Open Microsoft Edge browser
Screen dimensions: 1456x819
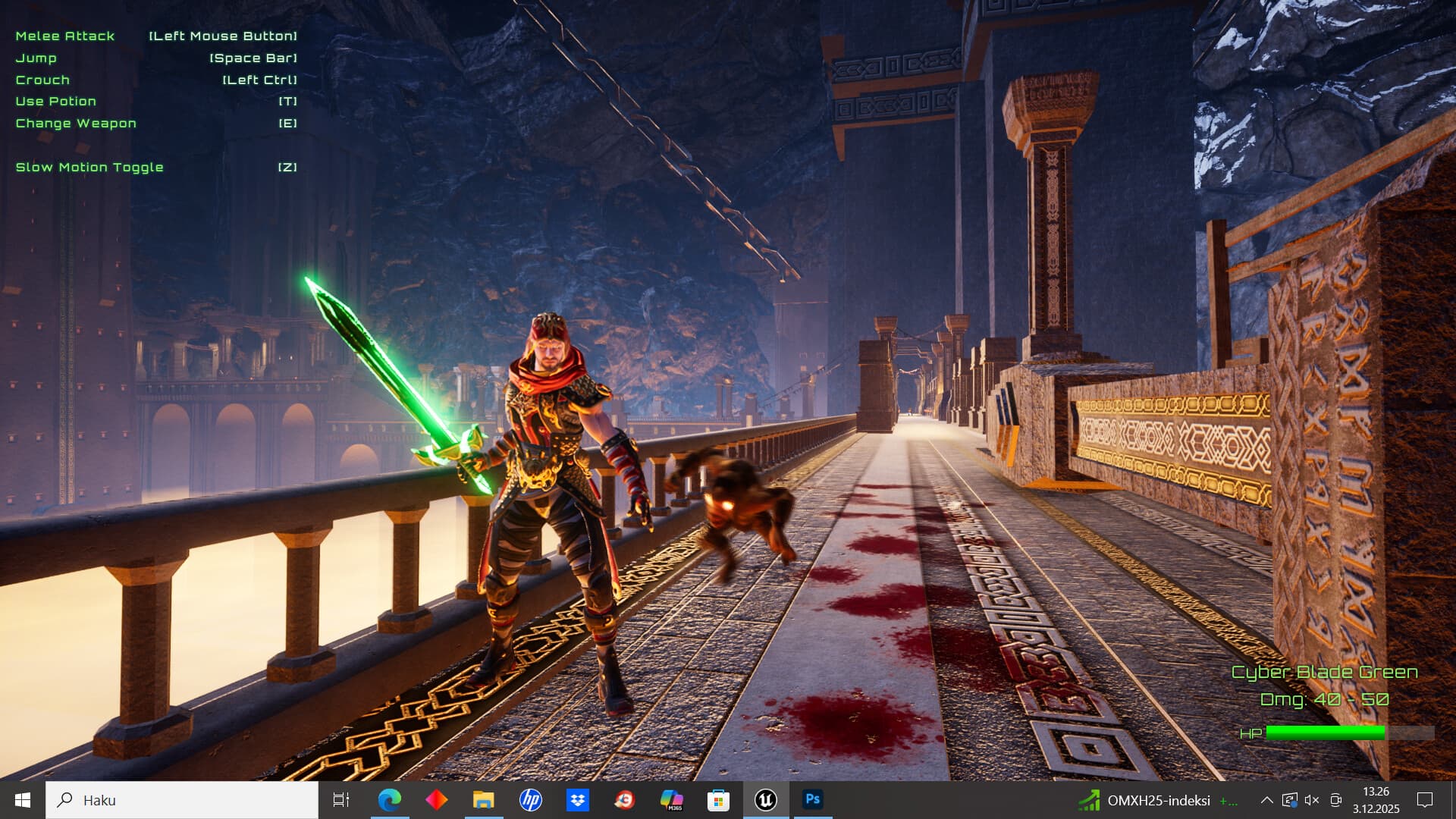tap(391, 799)
